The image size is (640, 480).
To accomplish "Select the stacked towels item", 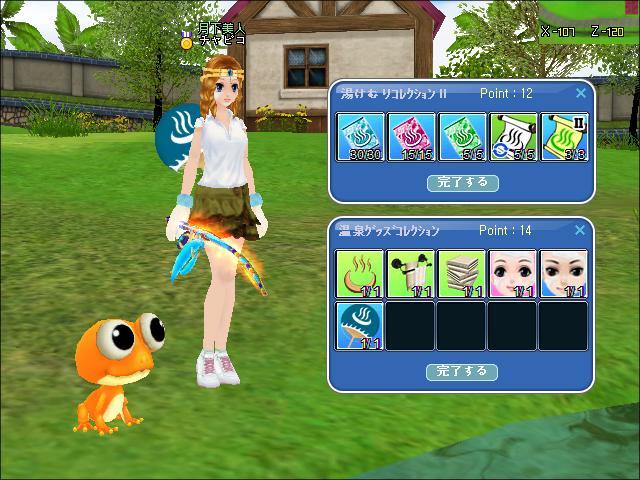I will 462,274.
